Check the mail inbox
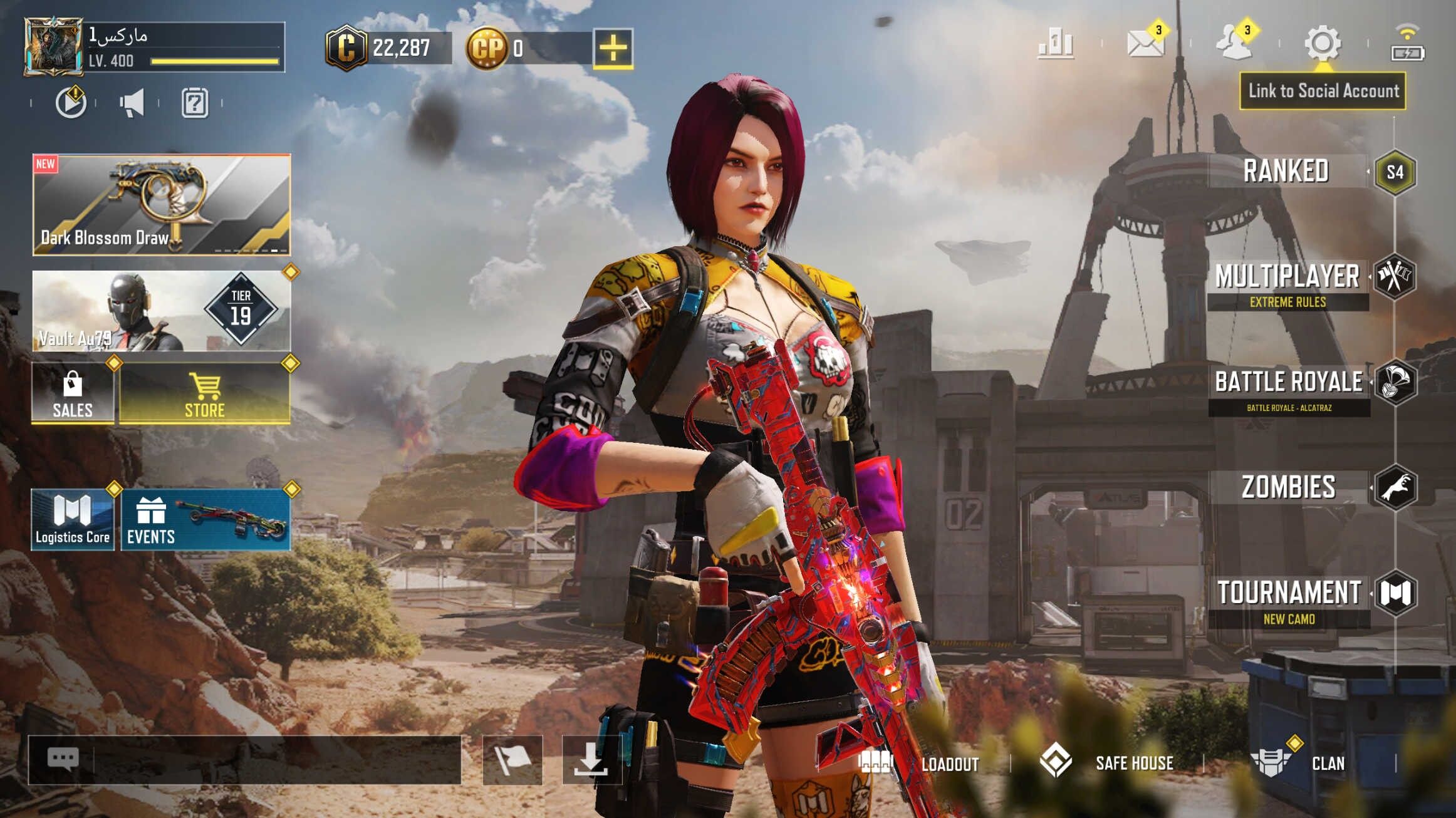Viewport: 1456px width, 818px height. [x=1145, y=44]
